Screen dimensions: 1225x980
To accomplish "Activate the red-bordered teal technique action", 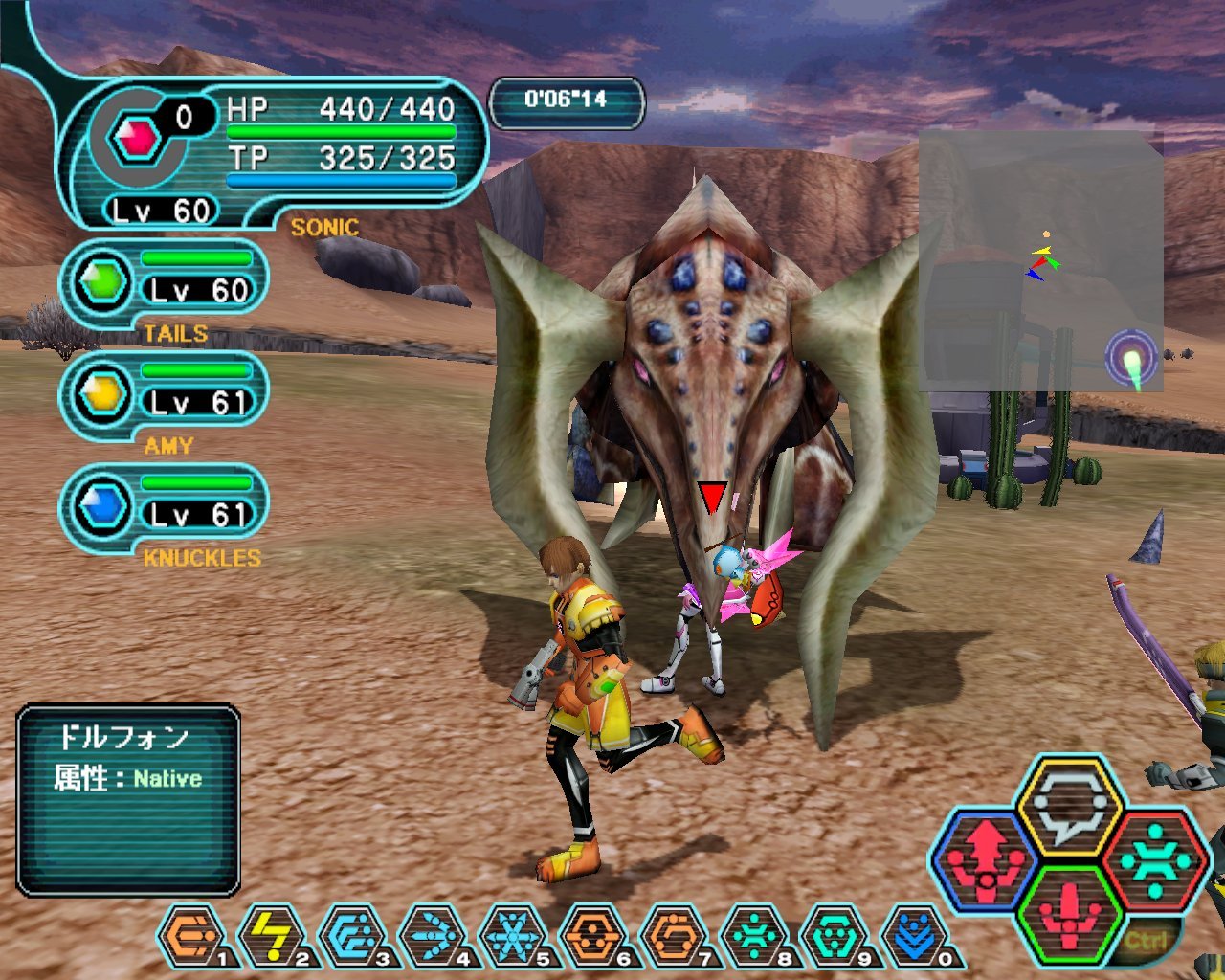I will 1153,860.
